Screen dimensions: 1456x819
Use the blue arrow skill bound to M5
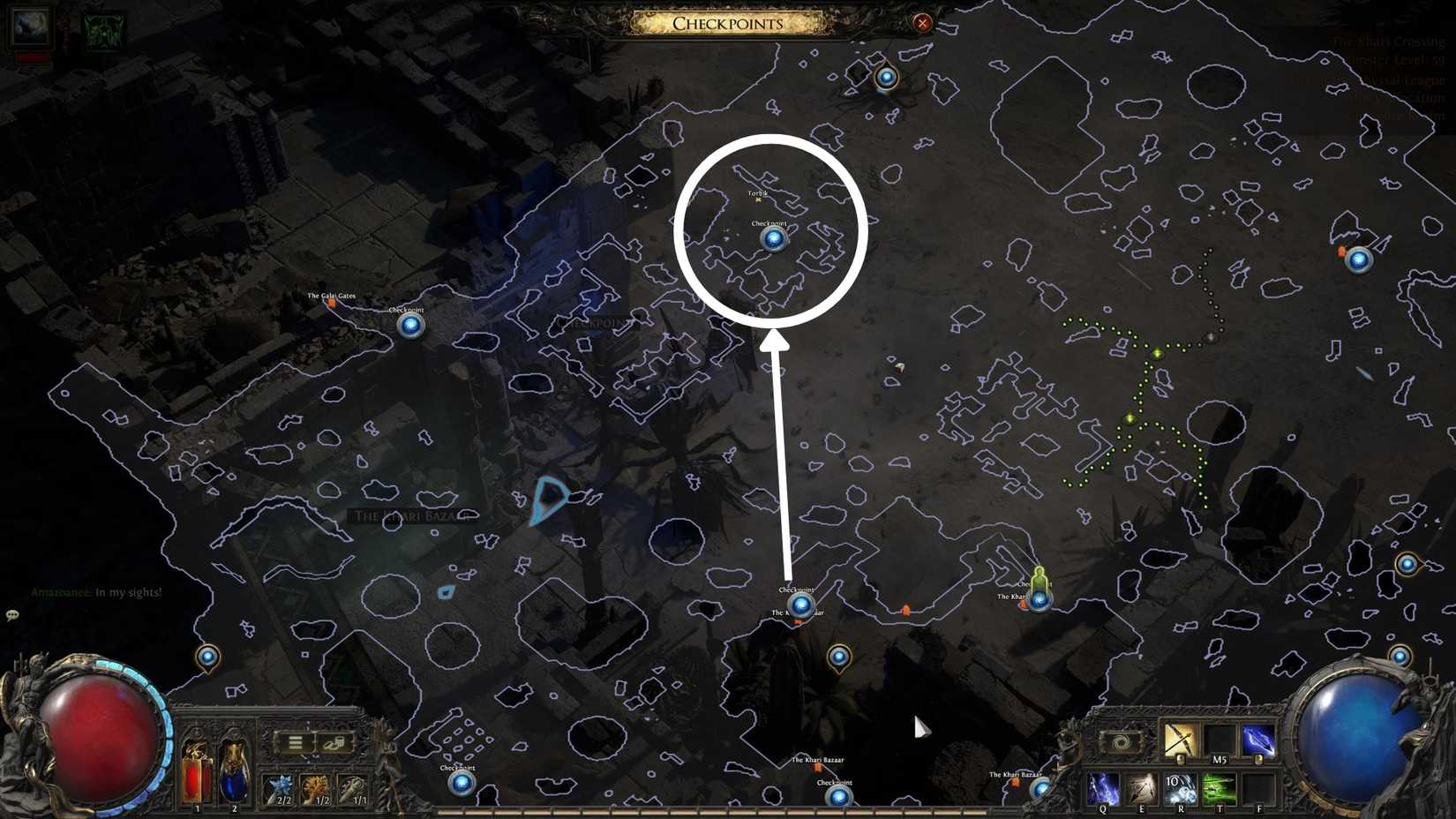coord(1258,741)
